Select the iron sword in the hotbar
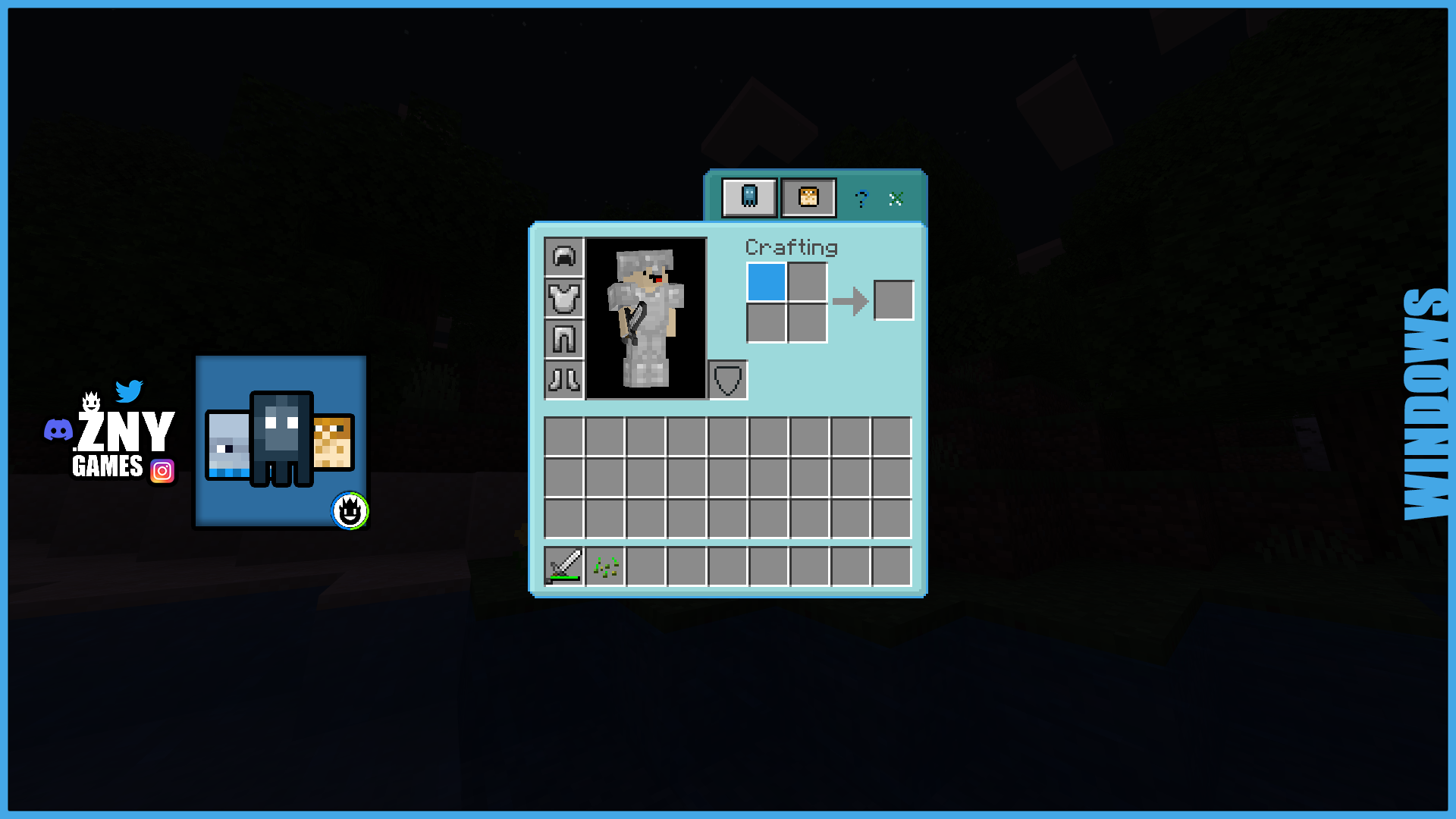1456x819 pixels. click(564, 566)
